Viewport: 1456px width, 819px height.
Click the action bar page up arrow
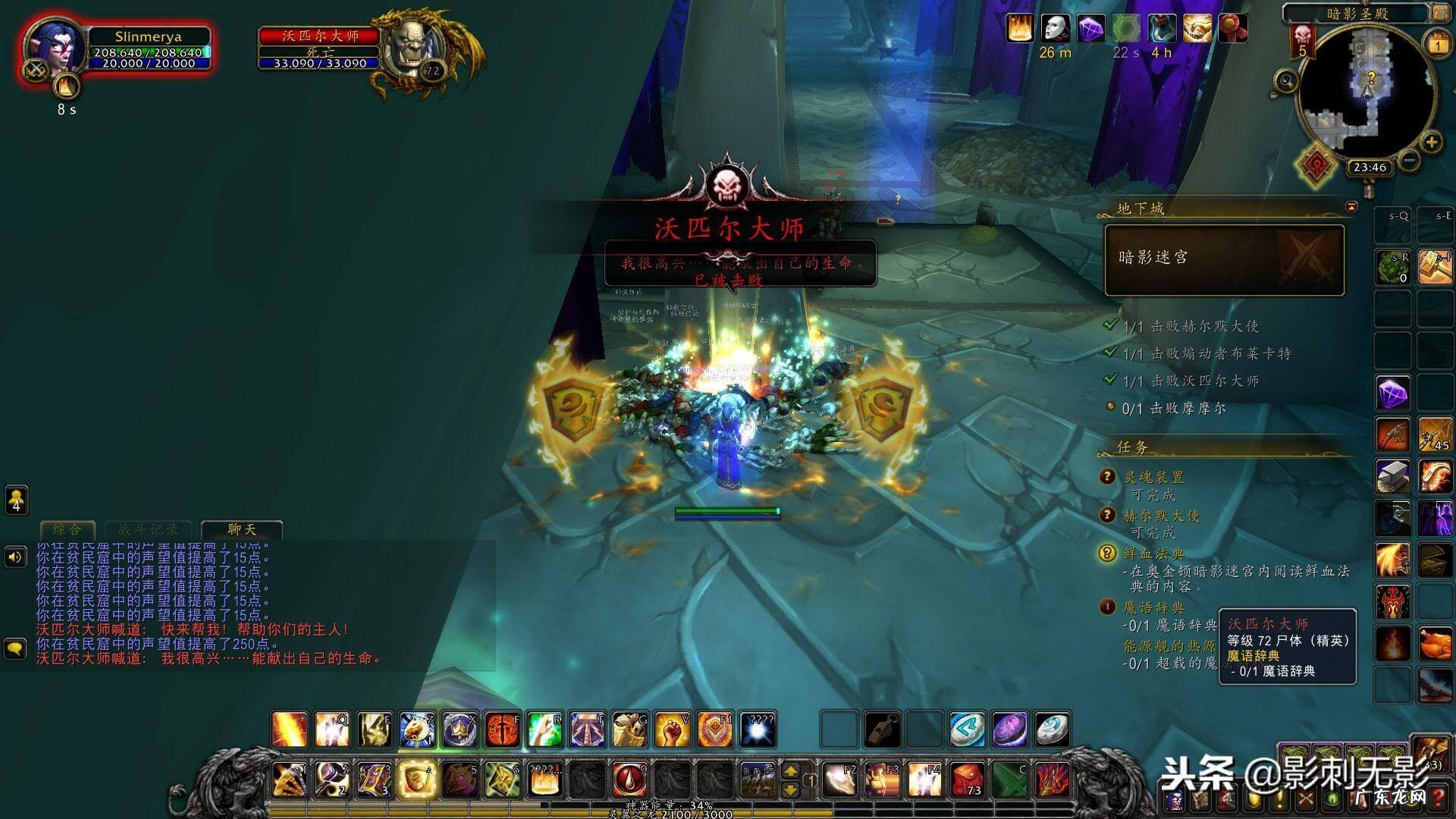790,771
